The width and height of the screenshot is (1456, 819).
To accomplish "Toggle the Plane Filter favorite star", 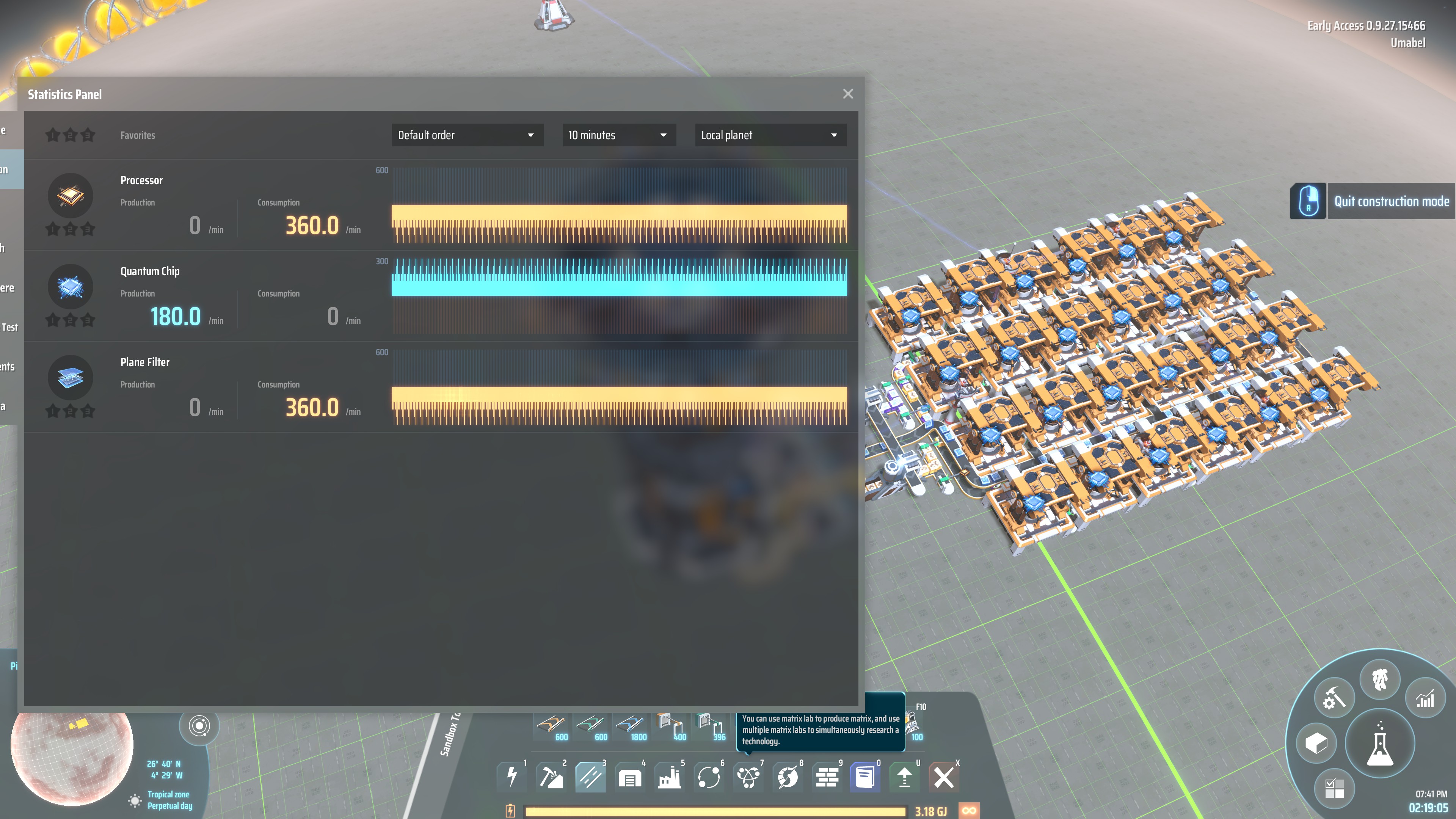I will 53,410.
